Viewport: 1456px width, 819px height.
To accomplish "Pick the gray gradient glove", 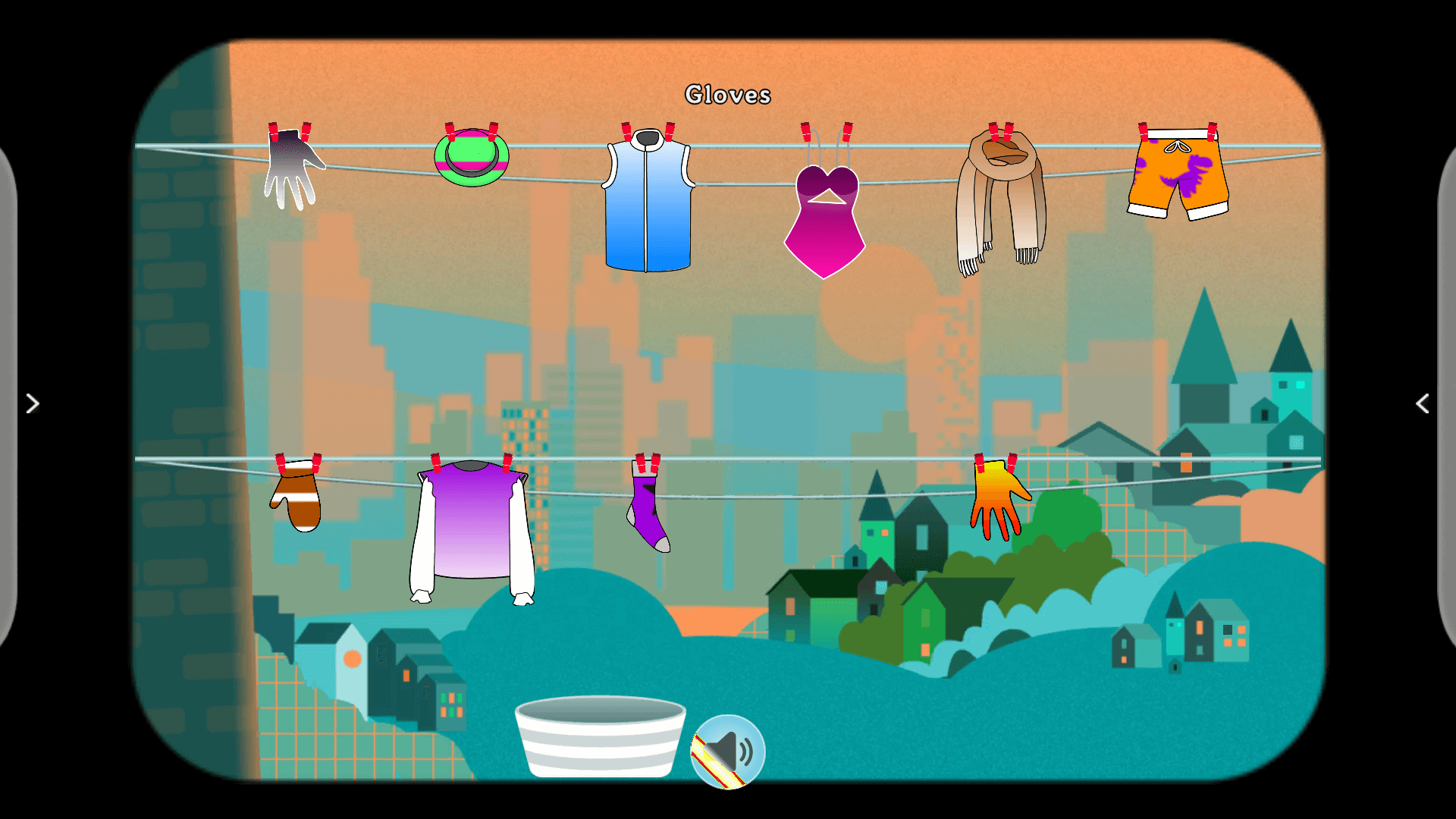I will click(292, 169).
